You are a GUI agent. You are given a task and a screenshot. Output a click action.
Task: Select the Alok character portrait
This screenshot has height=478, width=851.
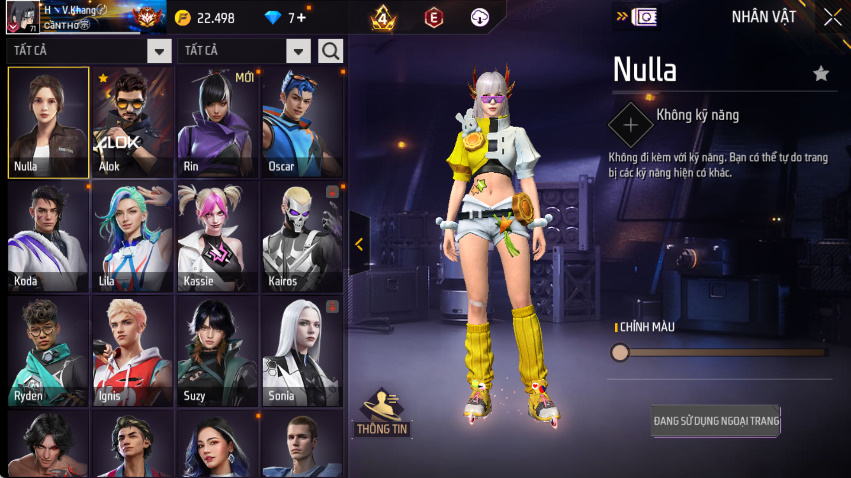(132, 122)
